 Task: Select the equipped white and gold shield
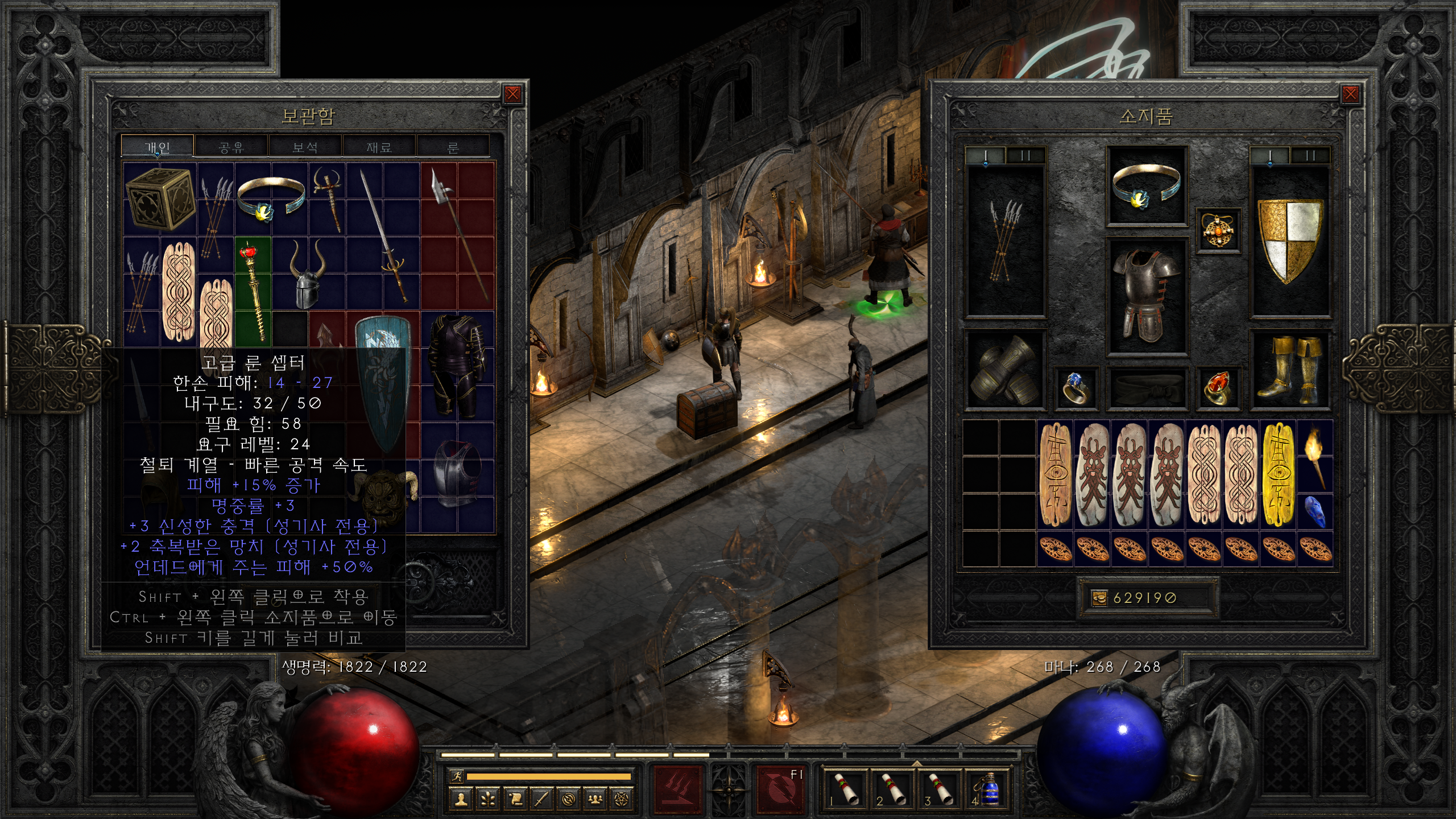[1290, 240]
